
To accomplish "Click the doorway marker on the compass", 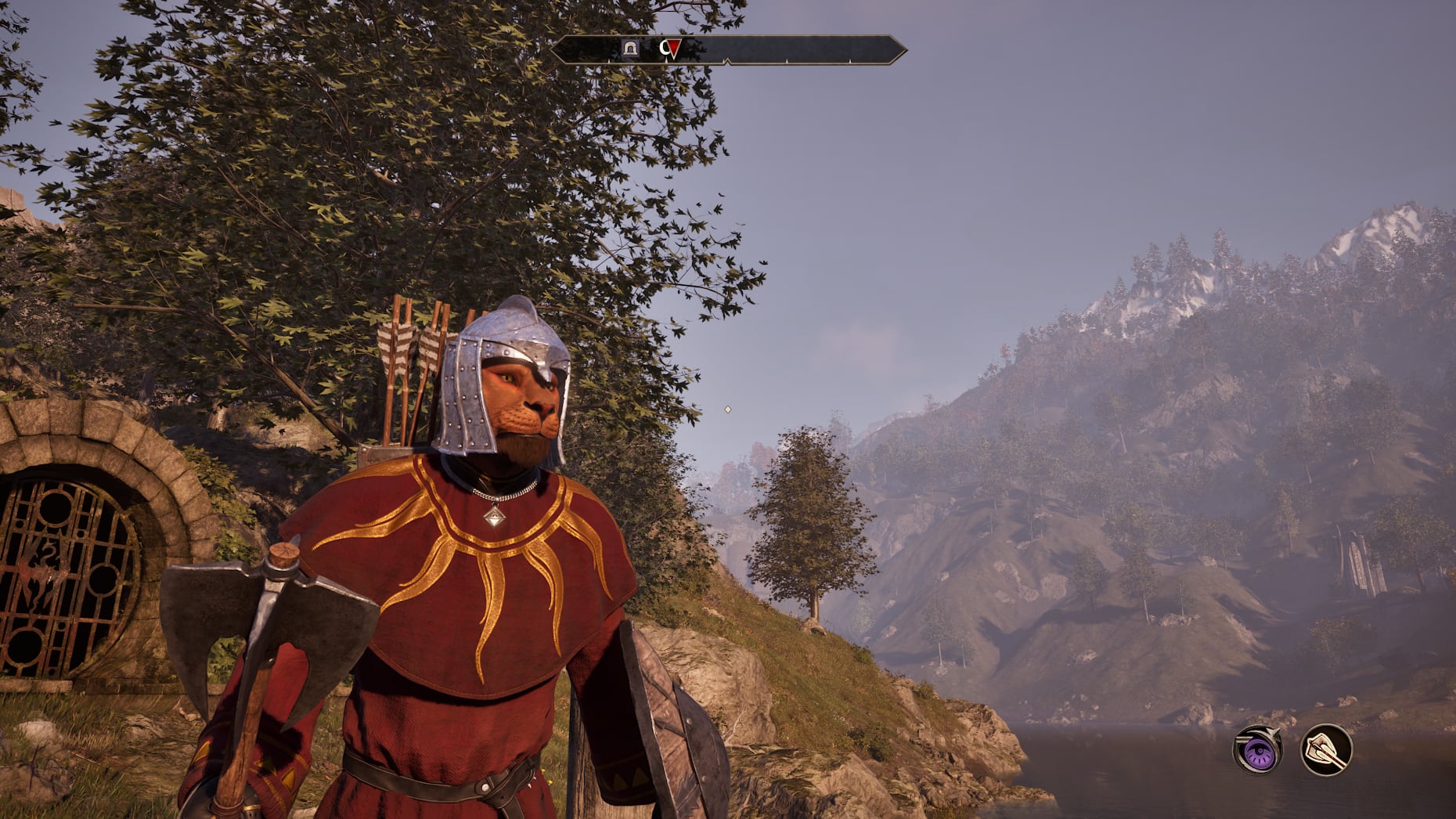I will (630, 49).
